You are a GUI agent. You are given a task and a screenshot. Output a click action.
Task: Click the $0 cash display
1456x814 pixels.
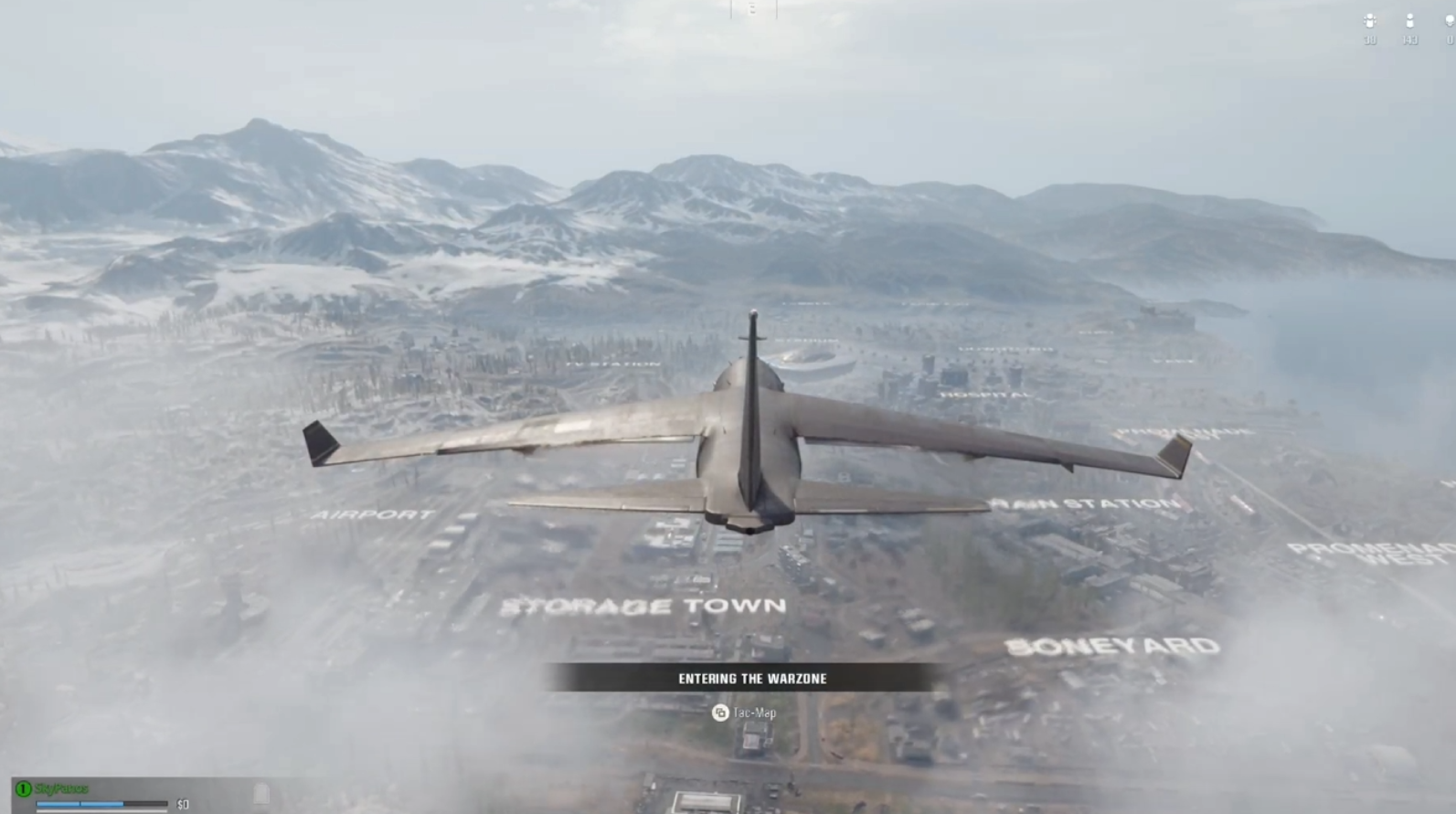[182, 804]
